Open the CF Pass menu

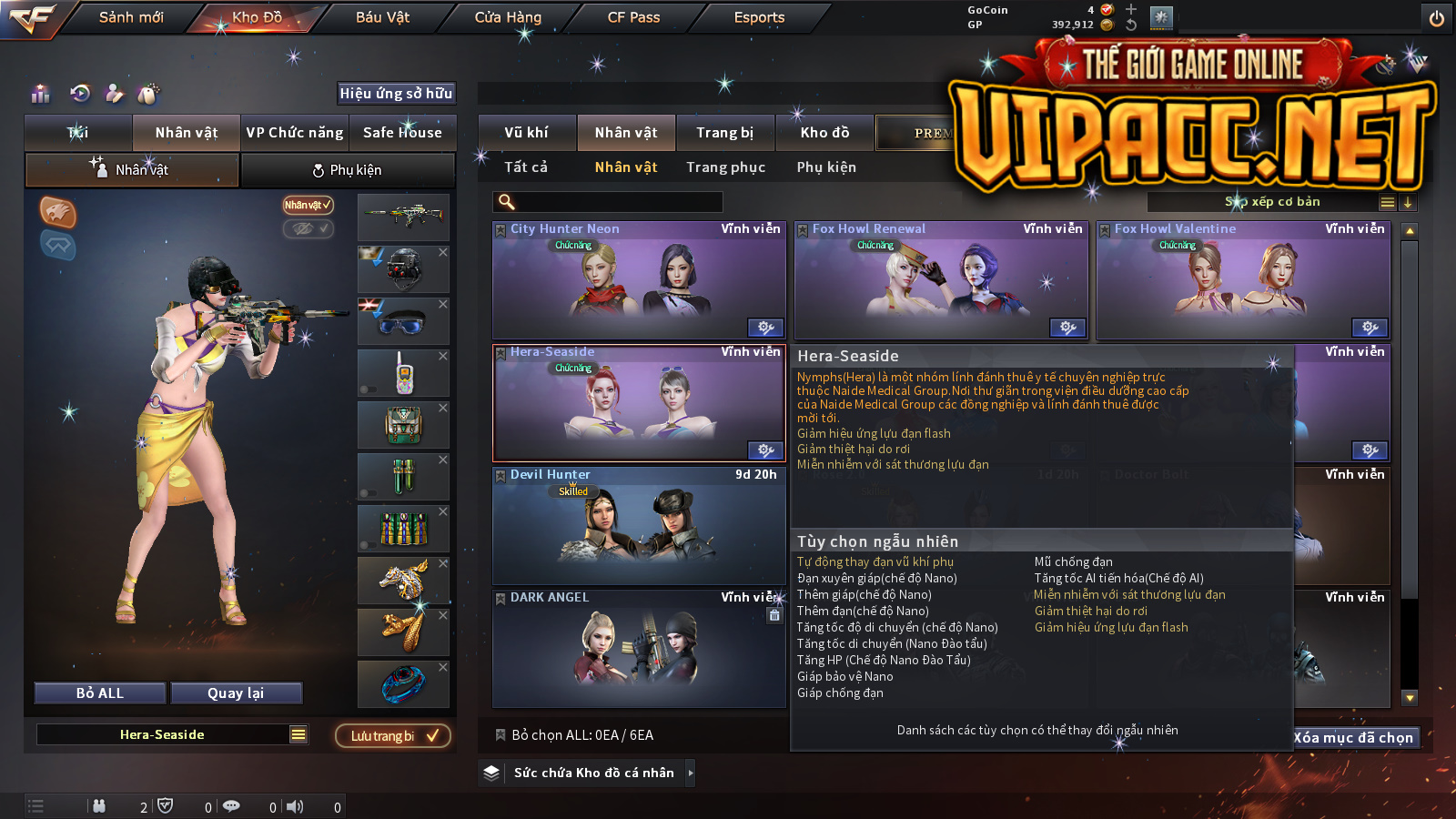[x=633, y=17]
